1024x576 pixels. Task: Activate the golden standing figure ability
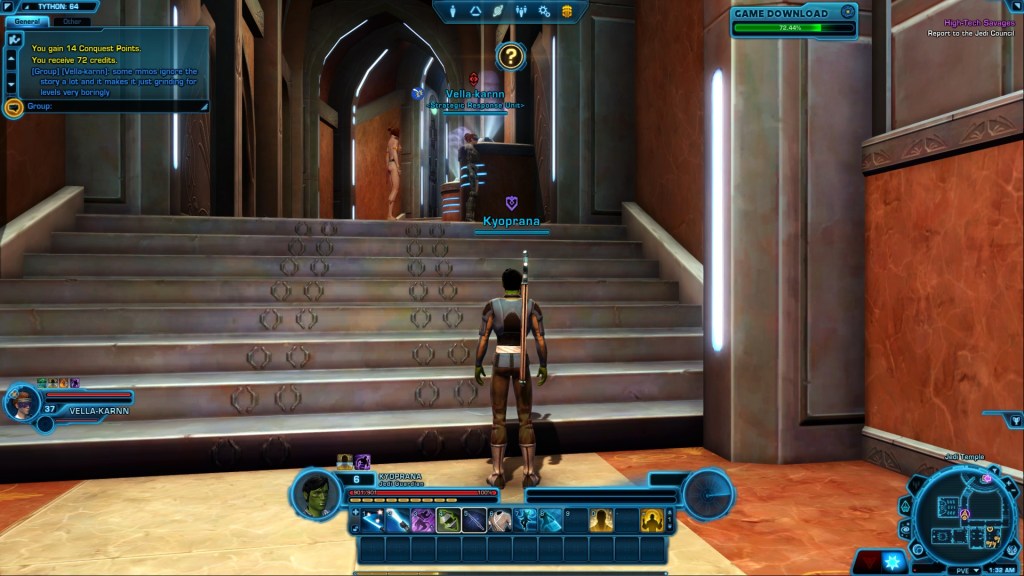pyautogui.click(x=601, y=520)
